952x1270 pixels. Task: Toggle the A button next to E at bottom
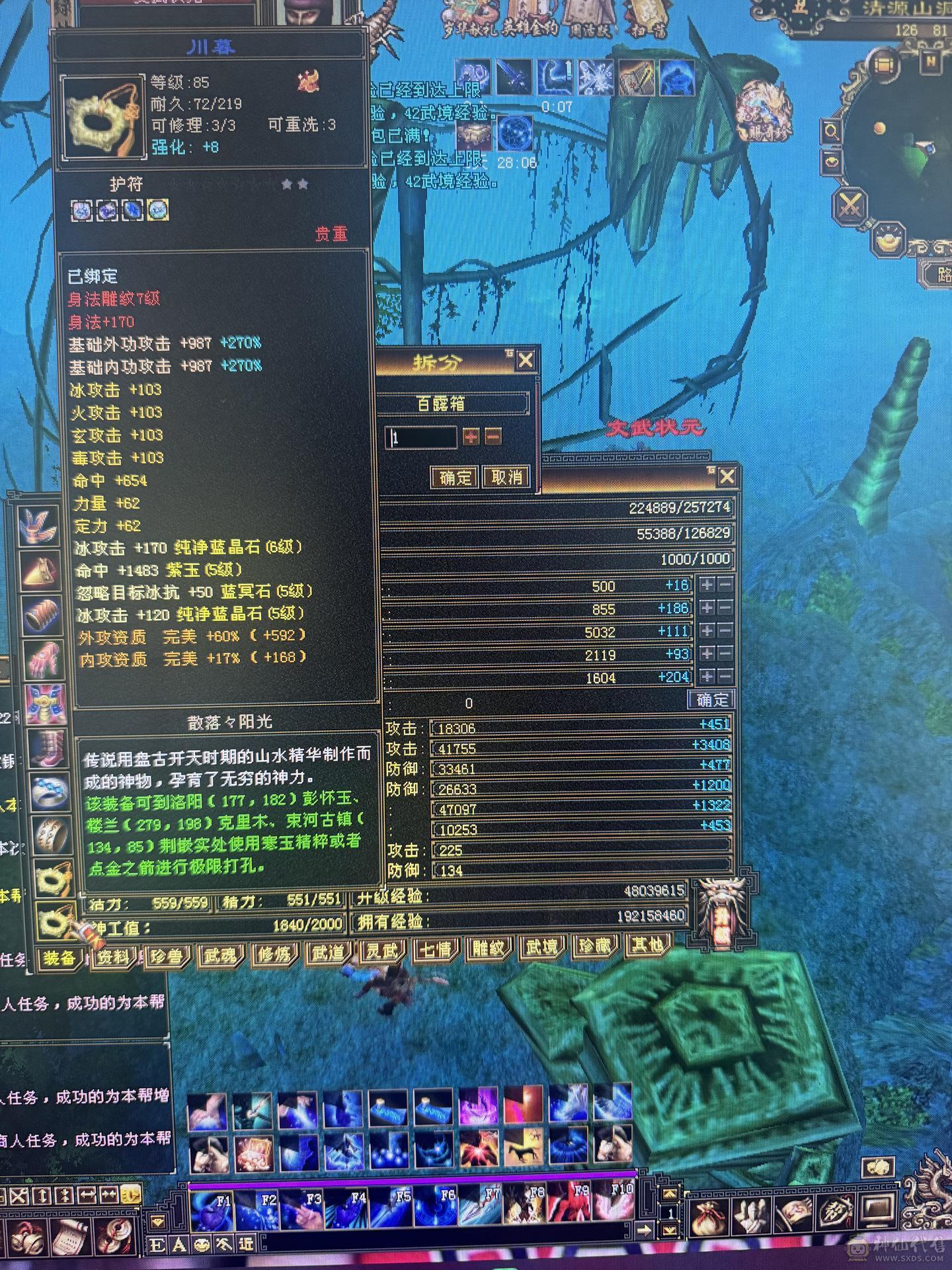(178, 1244)
